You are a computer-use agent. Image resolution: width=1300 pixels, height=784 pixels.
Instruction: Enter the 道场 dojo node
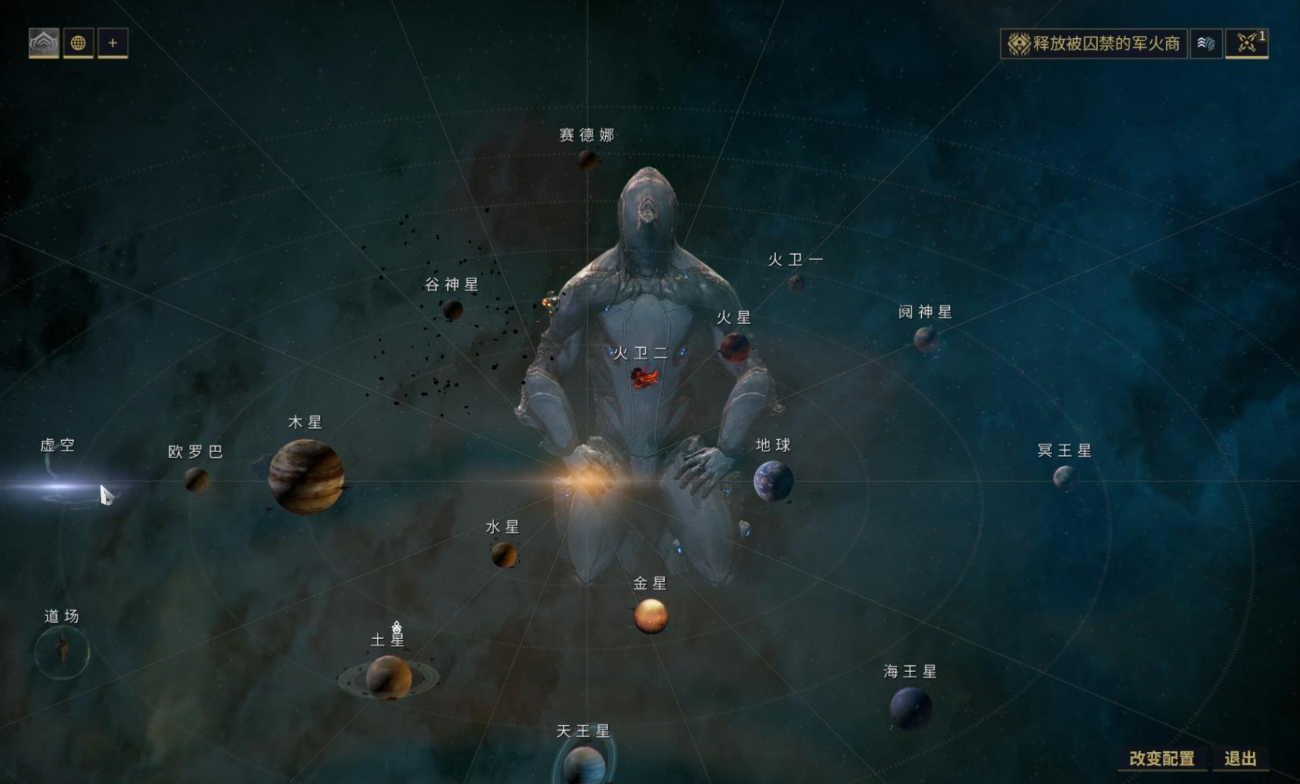pos(62,652)
